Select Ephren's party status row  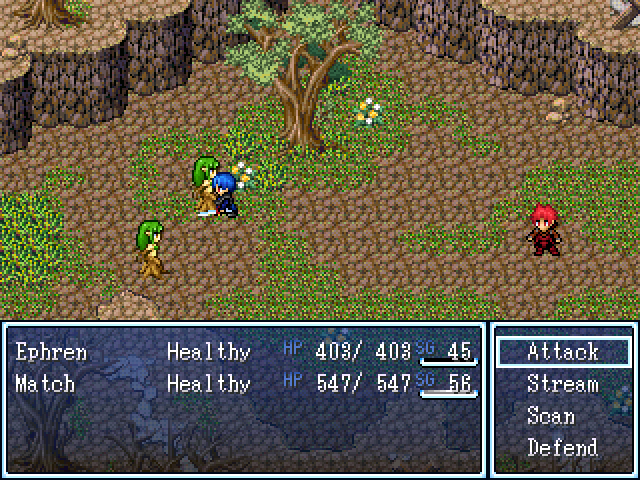tap(244, 352)
